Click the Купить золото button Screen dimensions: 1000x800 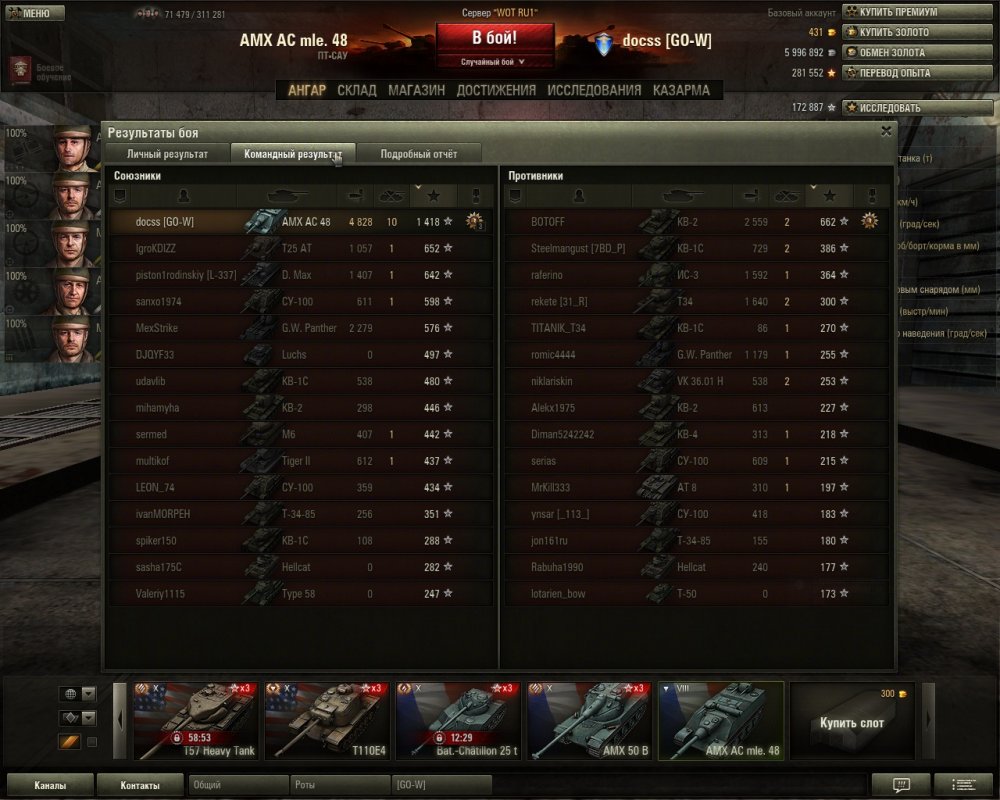[x=893, y=32]
